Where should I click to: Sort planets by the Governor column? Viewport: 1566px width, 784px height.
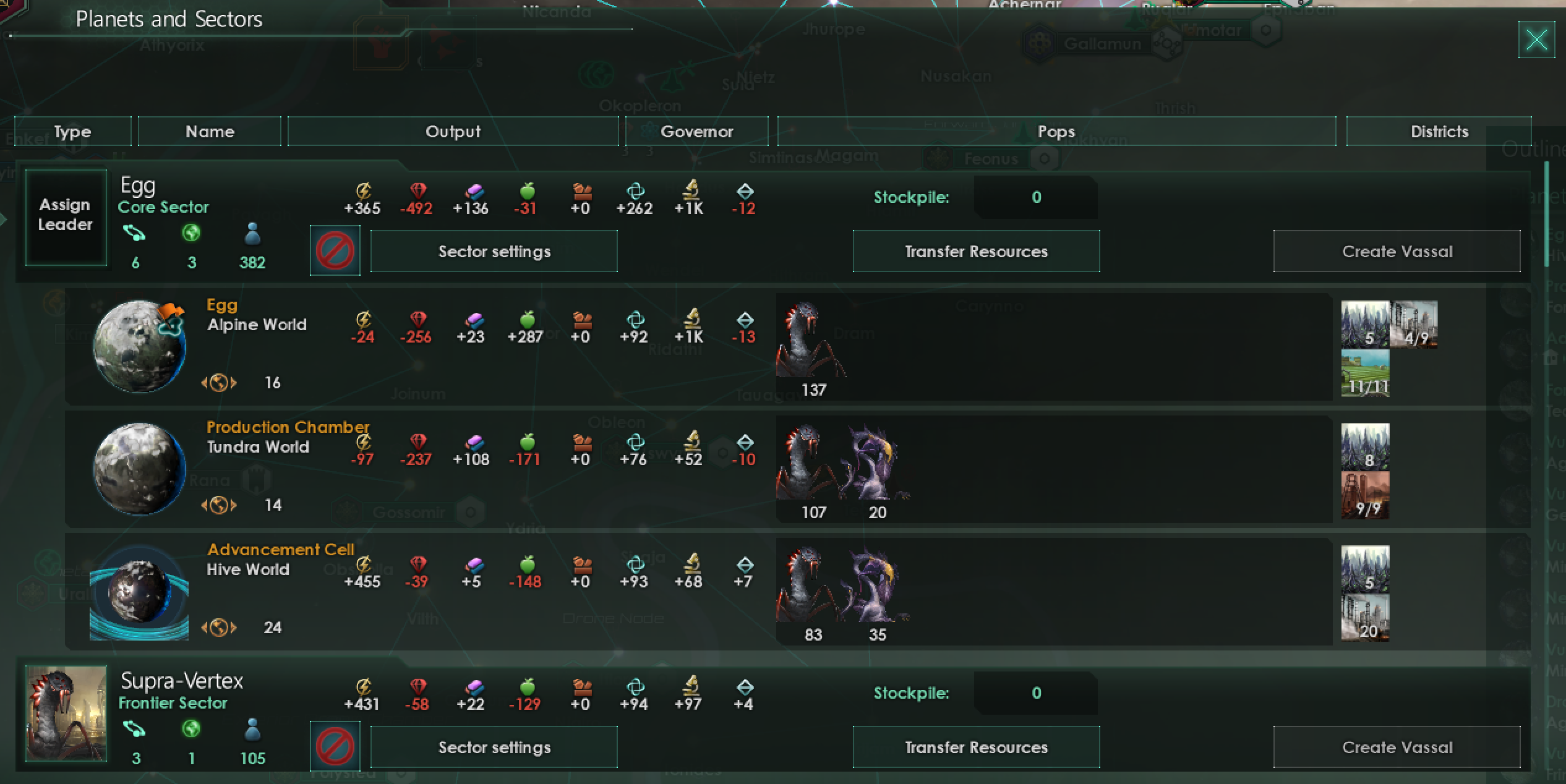coord(697,131)
